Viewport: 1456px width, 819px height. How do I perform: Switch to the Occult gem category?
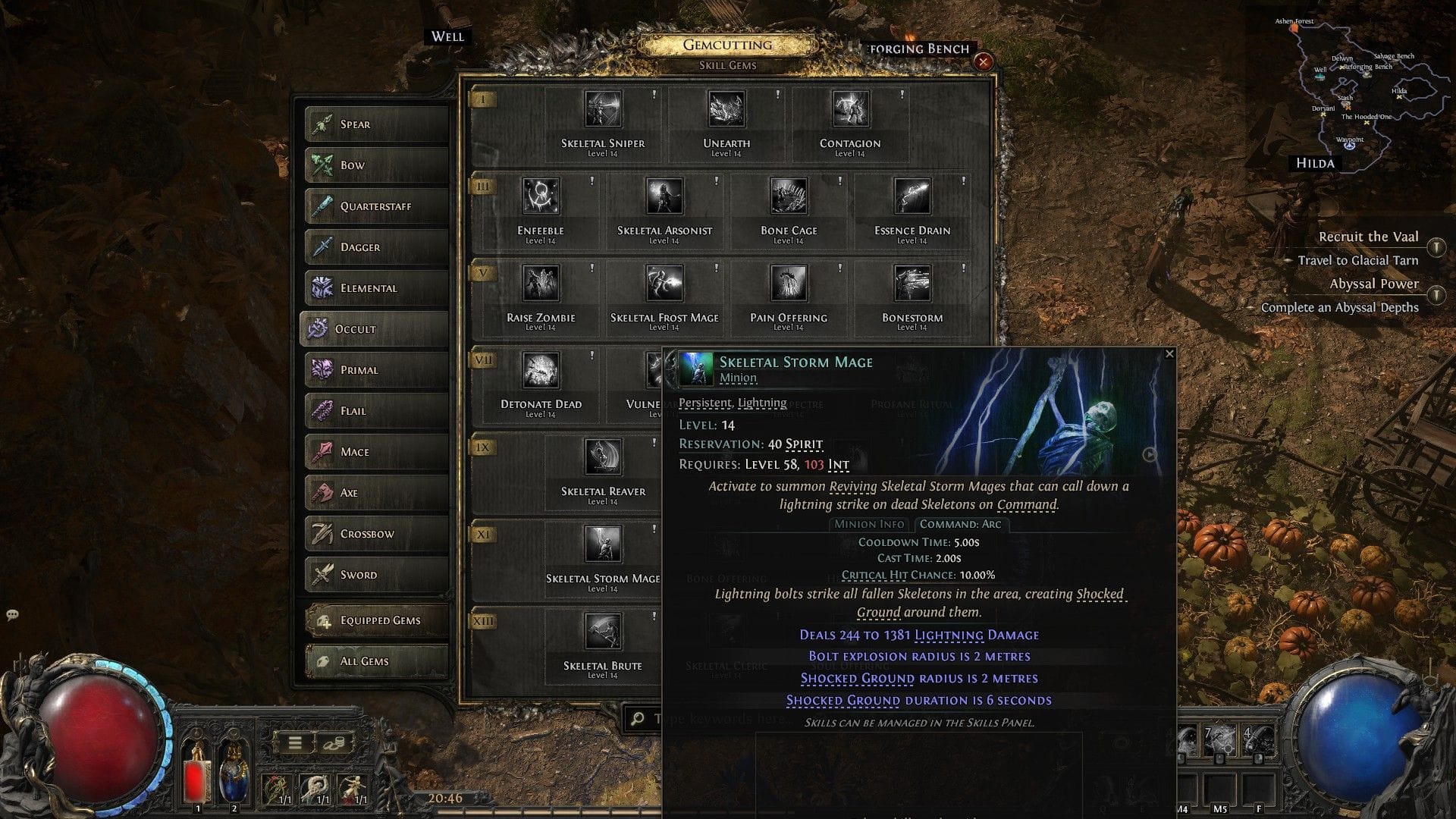pyautogui.click(x=374, y=329)
